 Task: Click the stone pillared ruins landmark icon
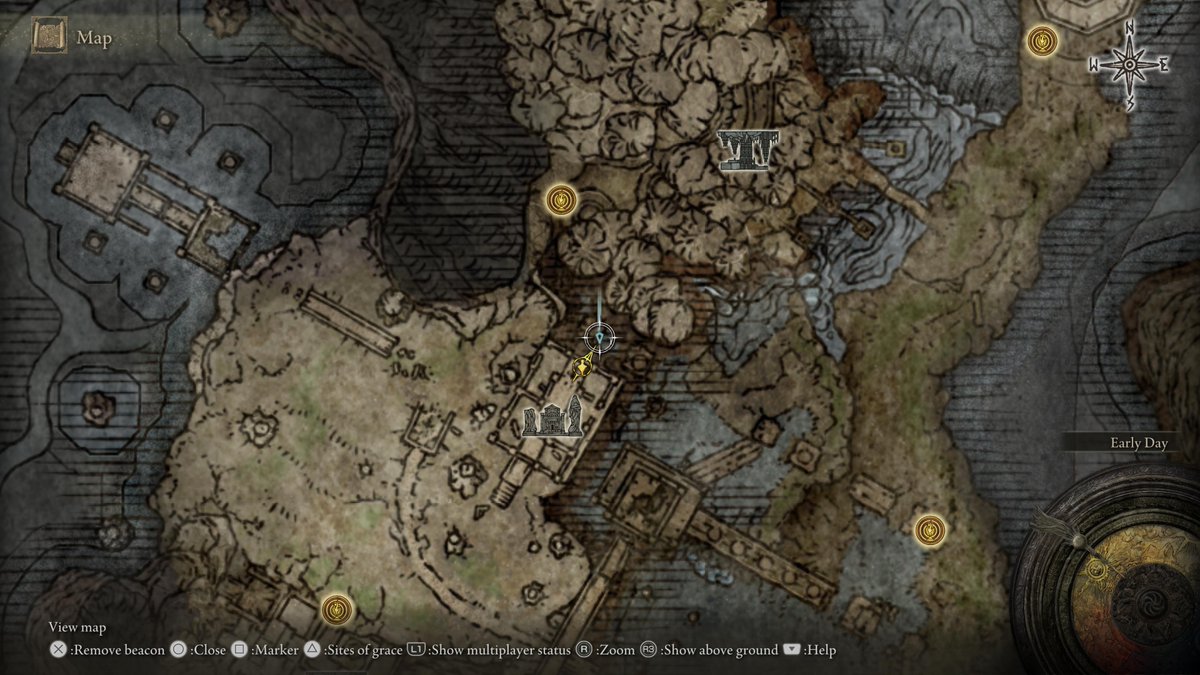click(x=747, y=150)
